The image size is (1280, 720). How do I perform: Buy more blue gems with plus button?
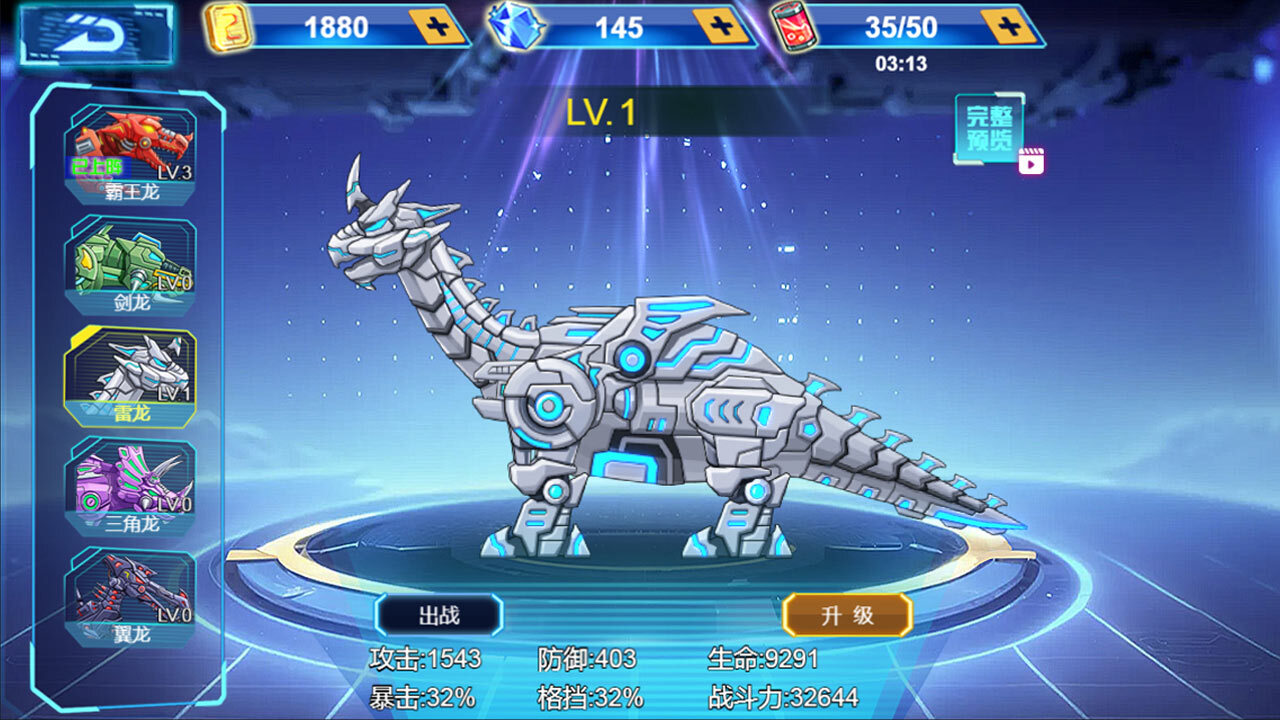tap(722, 26)
